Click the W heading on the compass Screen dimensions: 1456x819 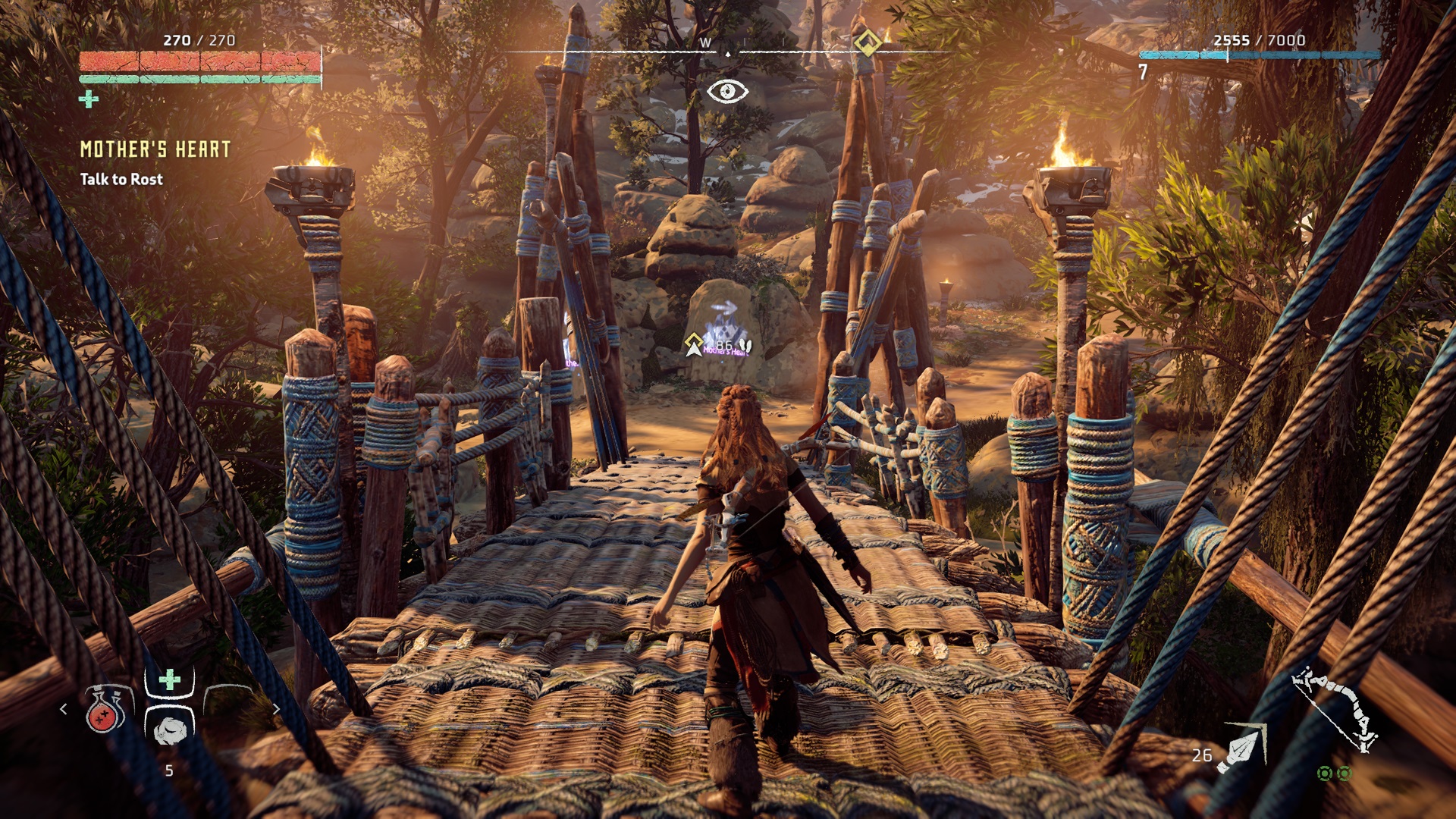tap(705, 43)
